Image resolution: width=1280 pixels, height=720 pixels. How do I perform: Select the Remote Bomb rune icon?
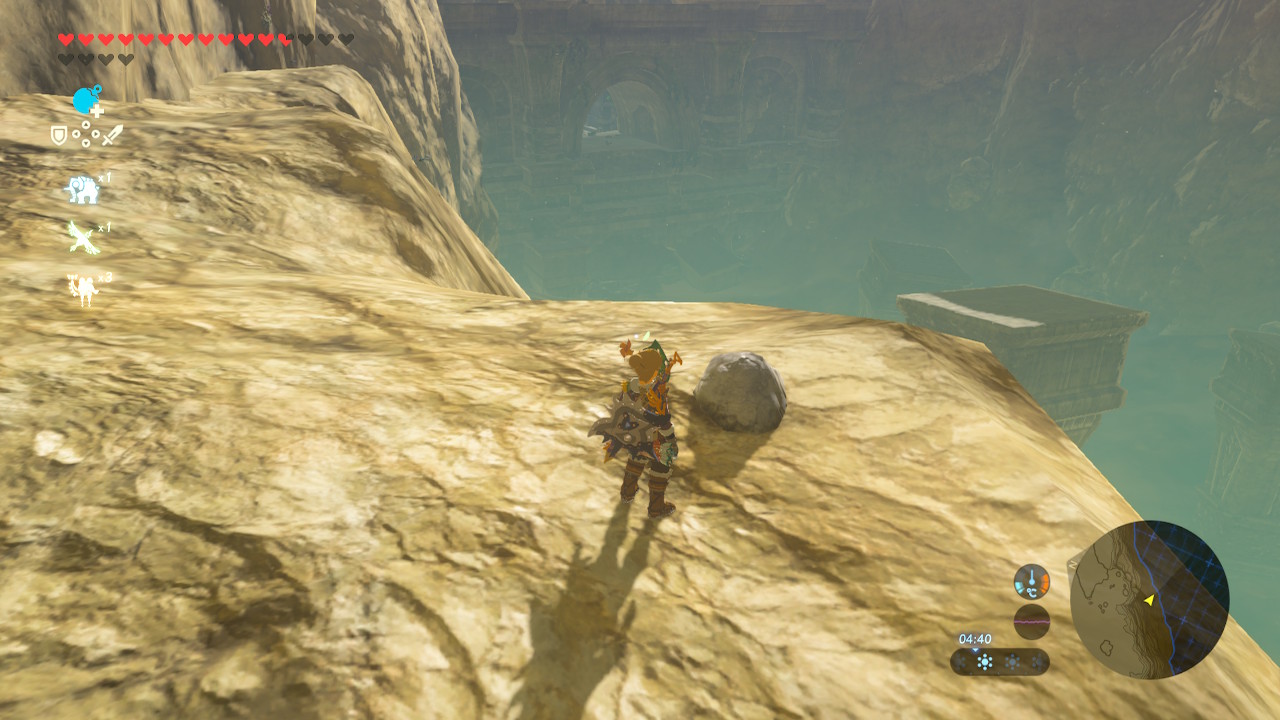coord(86,100)
